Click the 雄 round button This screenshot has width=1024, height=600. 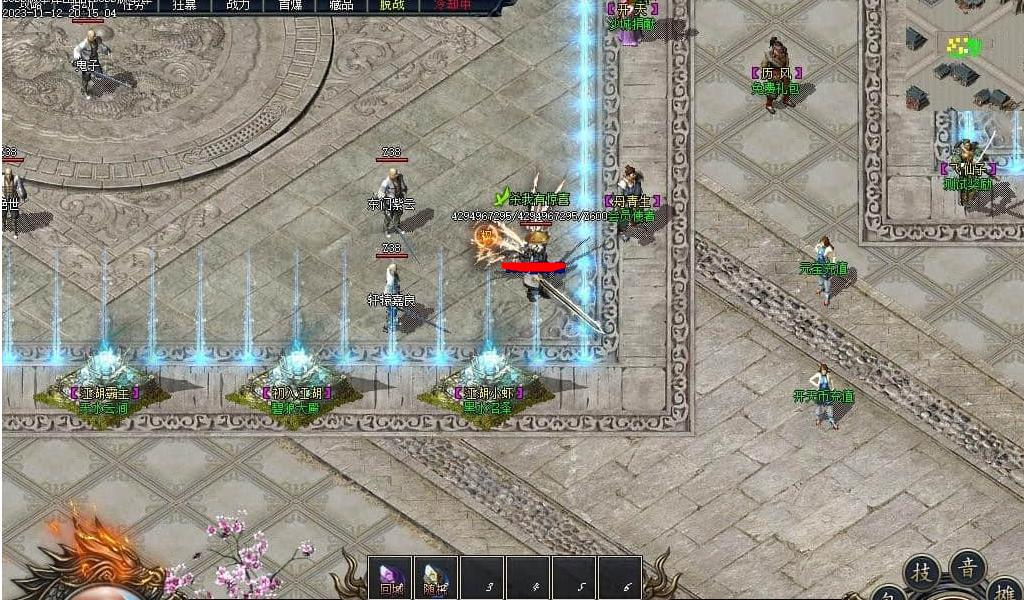pyautogui.click(x=1004, y=588)
